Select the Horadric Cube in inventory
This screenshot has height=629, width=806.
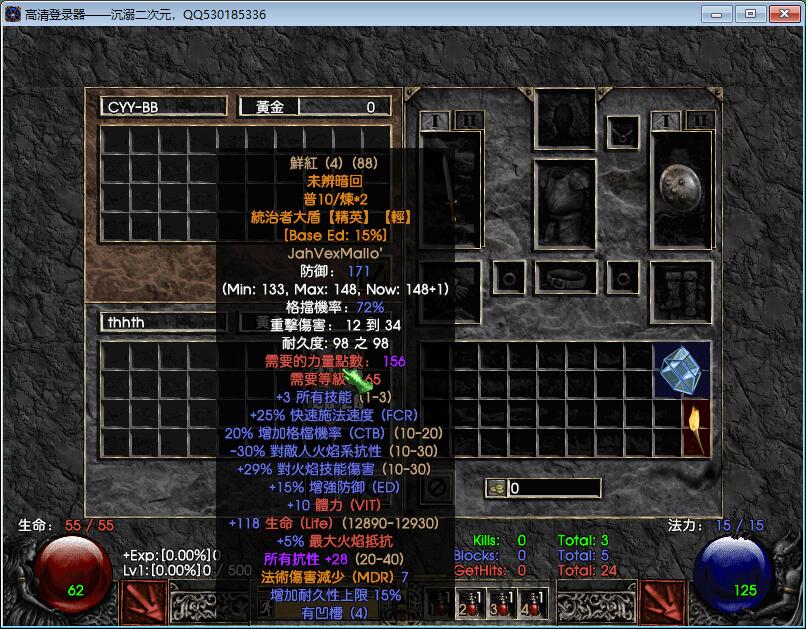[682, 369]
